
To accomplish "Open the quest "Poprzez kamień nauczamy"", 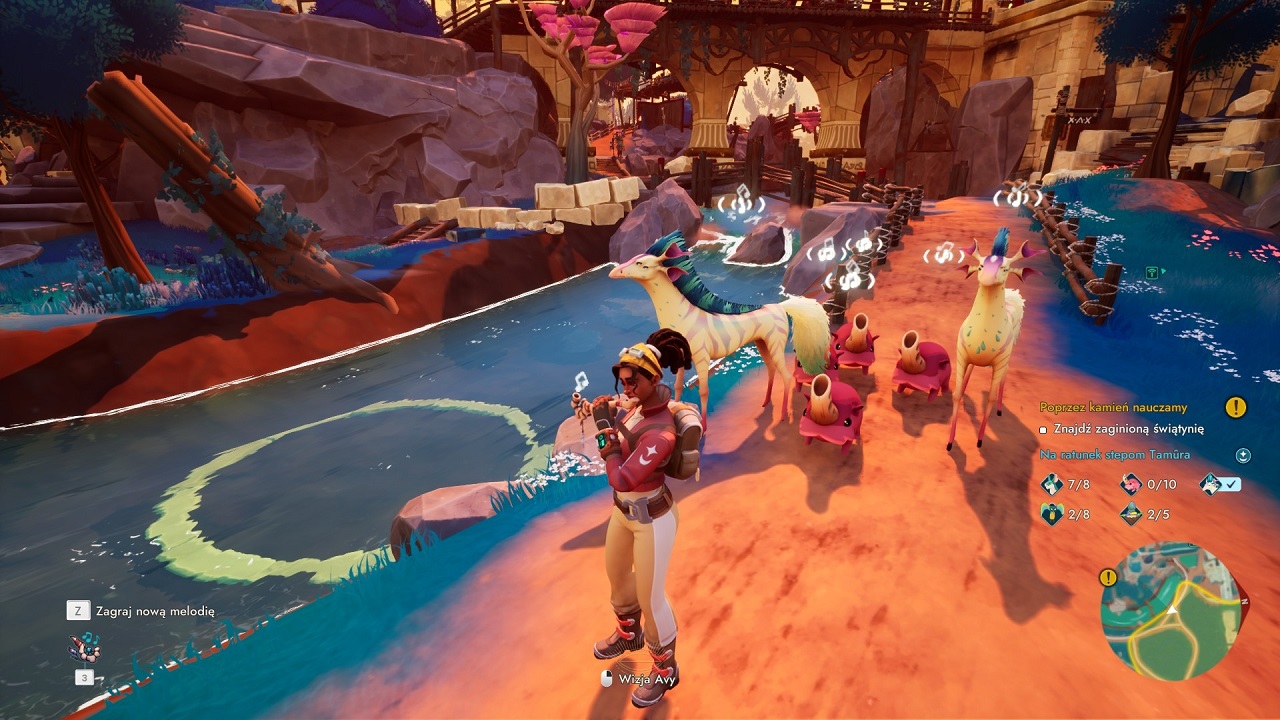I will [1113, 407].
